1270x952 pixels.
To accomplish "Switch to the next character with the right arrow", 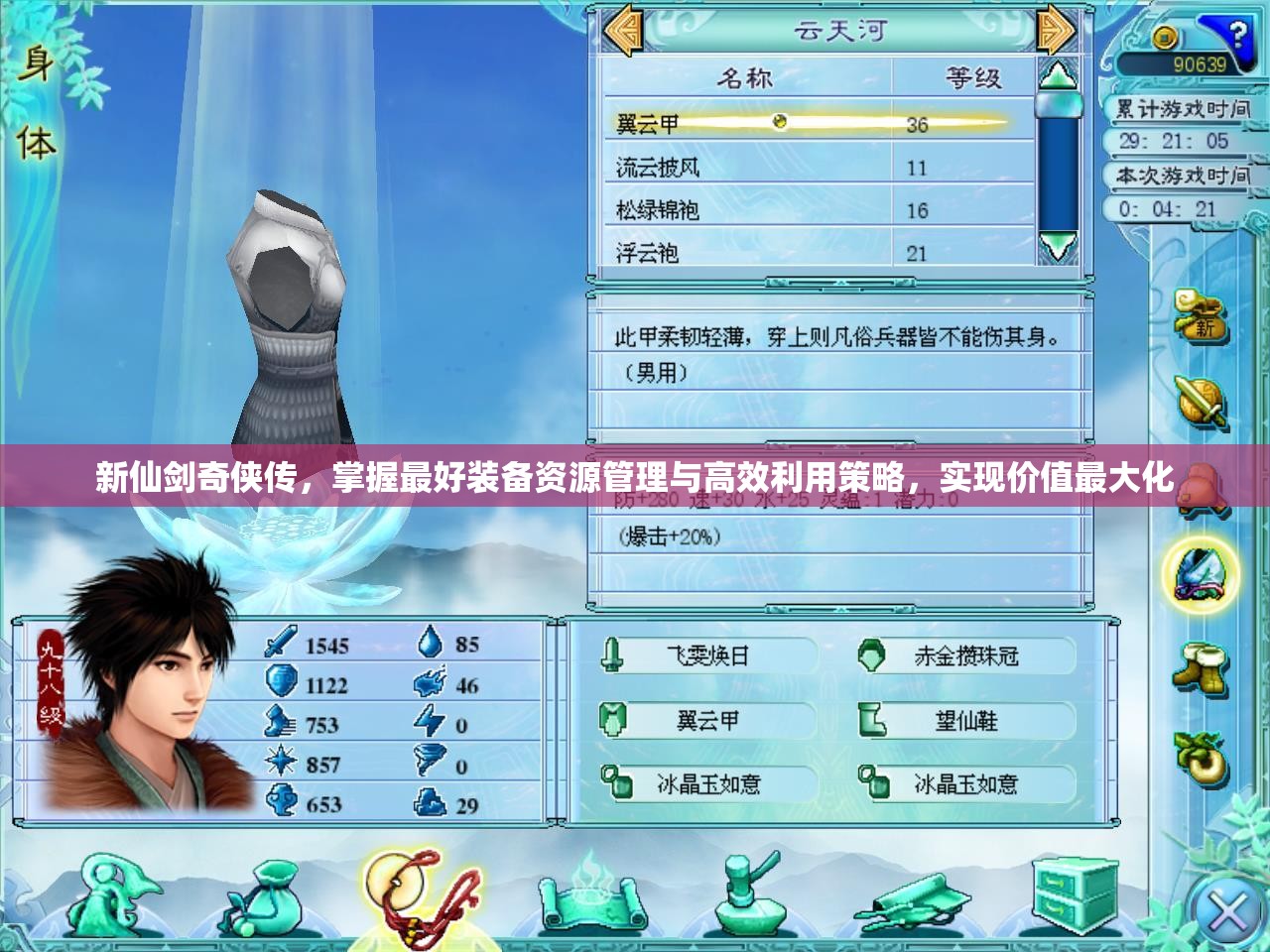I will pyautogui.click(x=1056, y=32).
